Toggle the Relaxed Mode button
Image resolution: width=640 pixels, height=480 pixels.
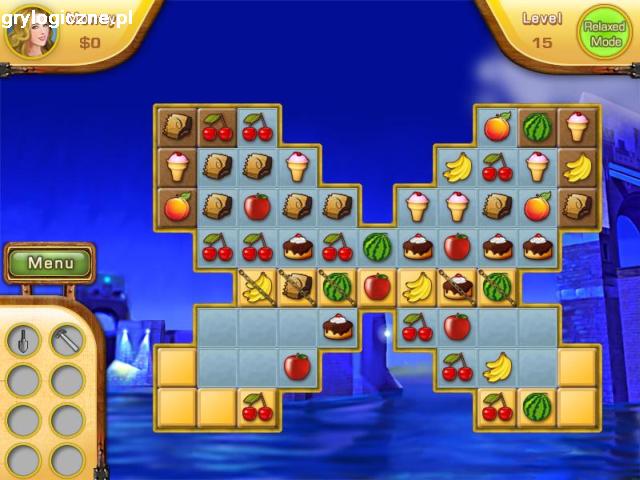click(x=604, y=36)
